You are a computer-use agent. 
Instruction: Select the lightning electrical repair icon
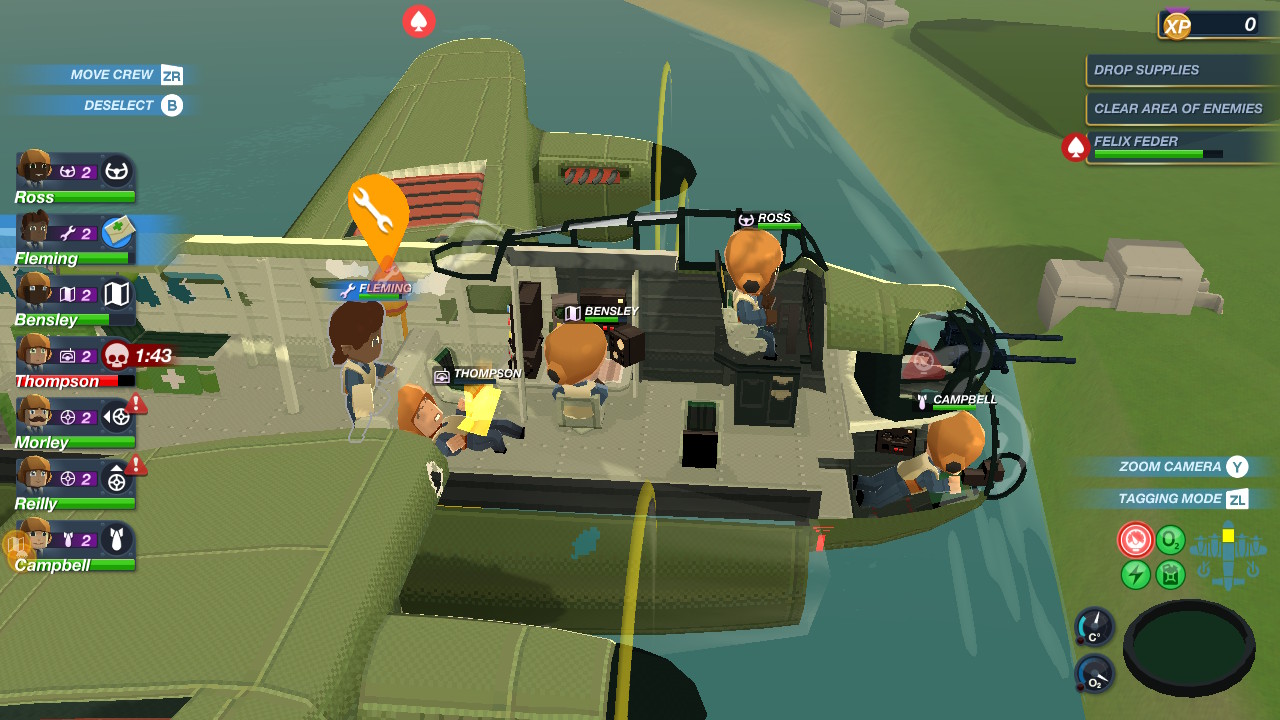(1136, 574)
